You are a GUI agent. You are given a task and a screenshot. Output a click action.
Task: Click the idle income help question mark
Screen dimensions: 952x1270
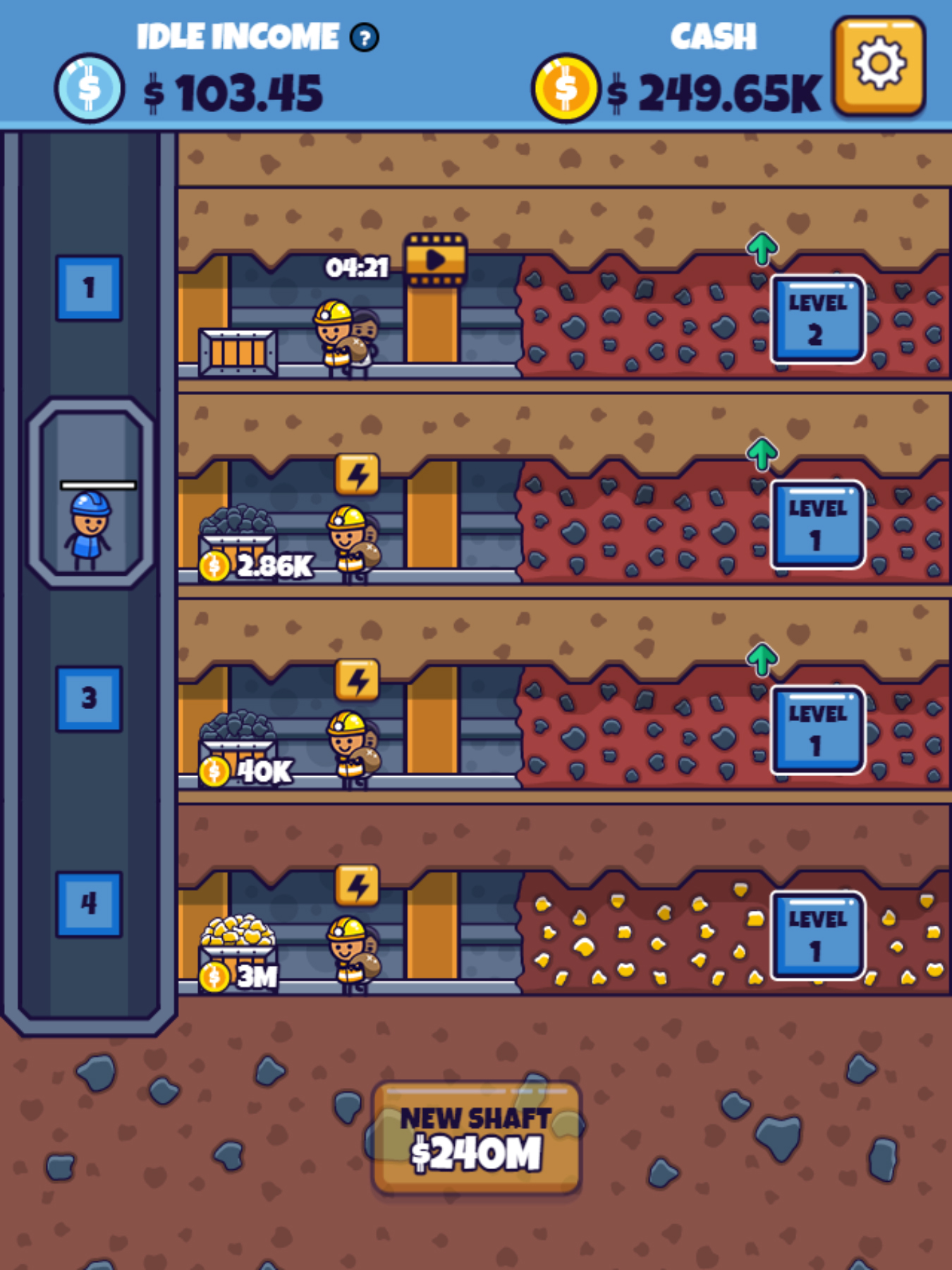[363, 38]
